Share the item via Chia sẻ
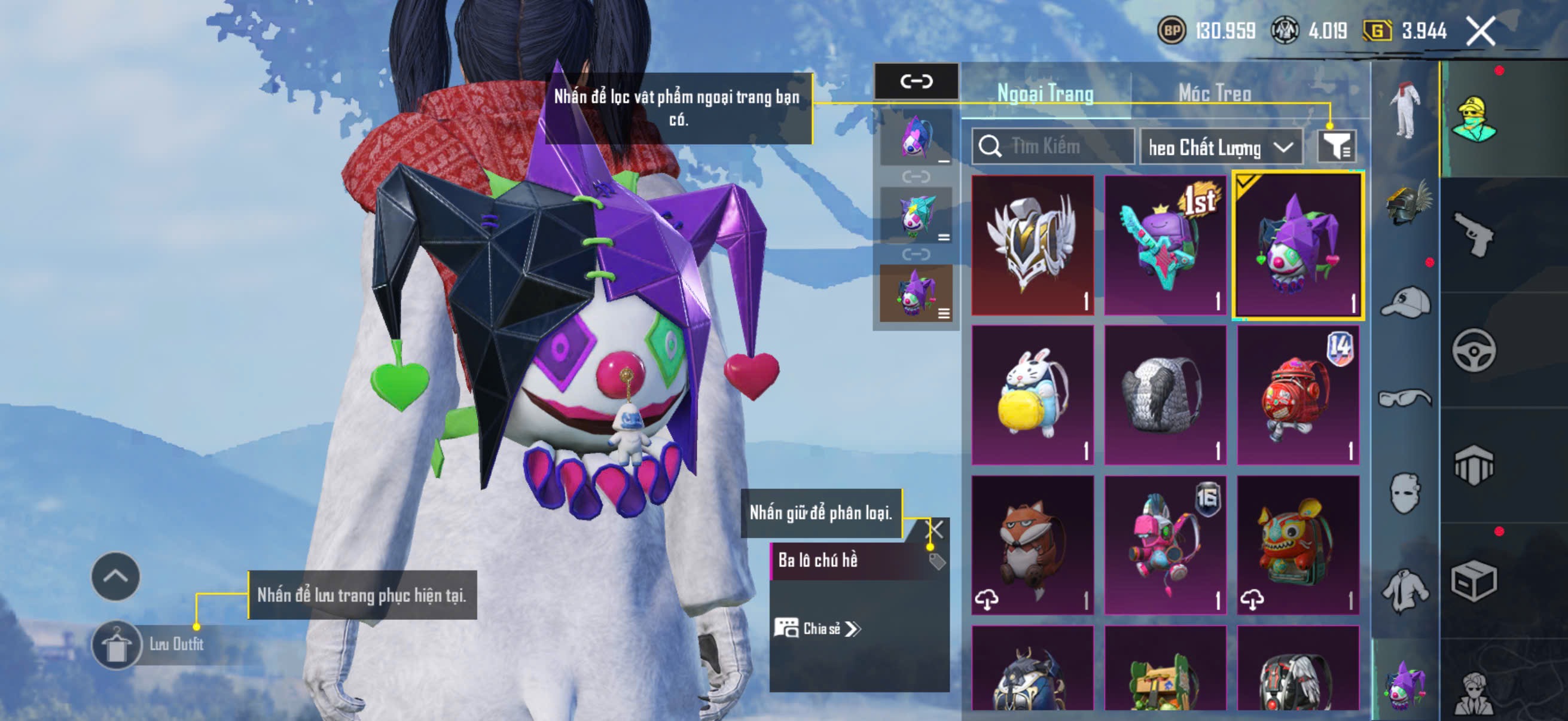 (817, 628)
